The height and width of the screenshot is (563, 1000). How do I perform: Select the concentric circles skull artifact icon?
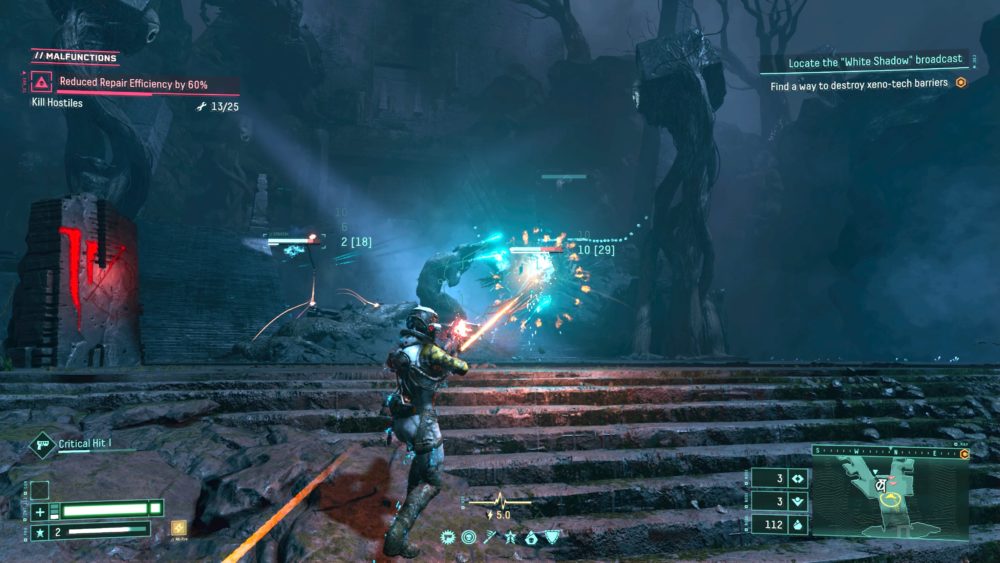tap(468, 538)
